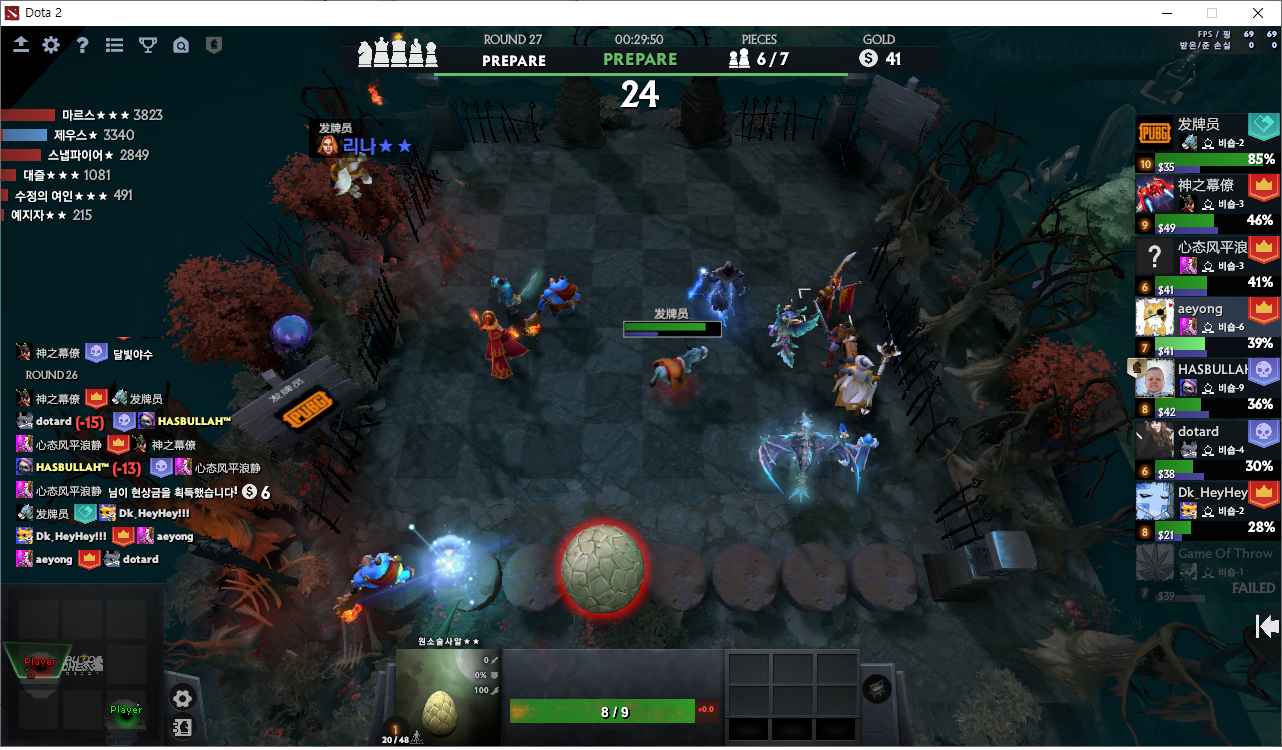Image resolution: width=1282 pixels, height=750 pixels.
Task: Click the question mark help icon
Action: point(83,45)
